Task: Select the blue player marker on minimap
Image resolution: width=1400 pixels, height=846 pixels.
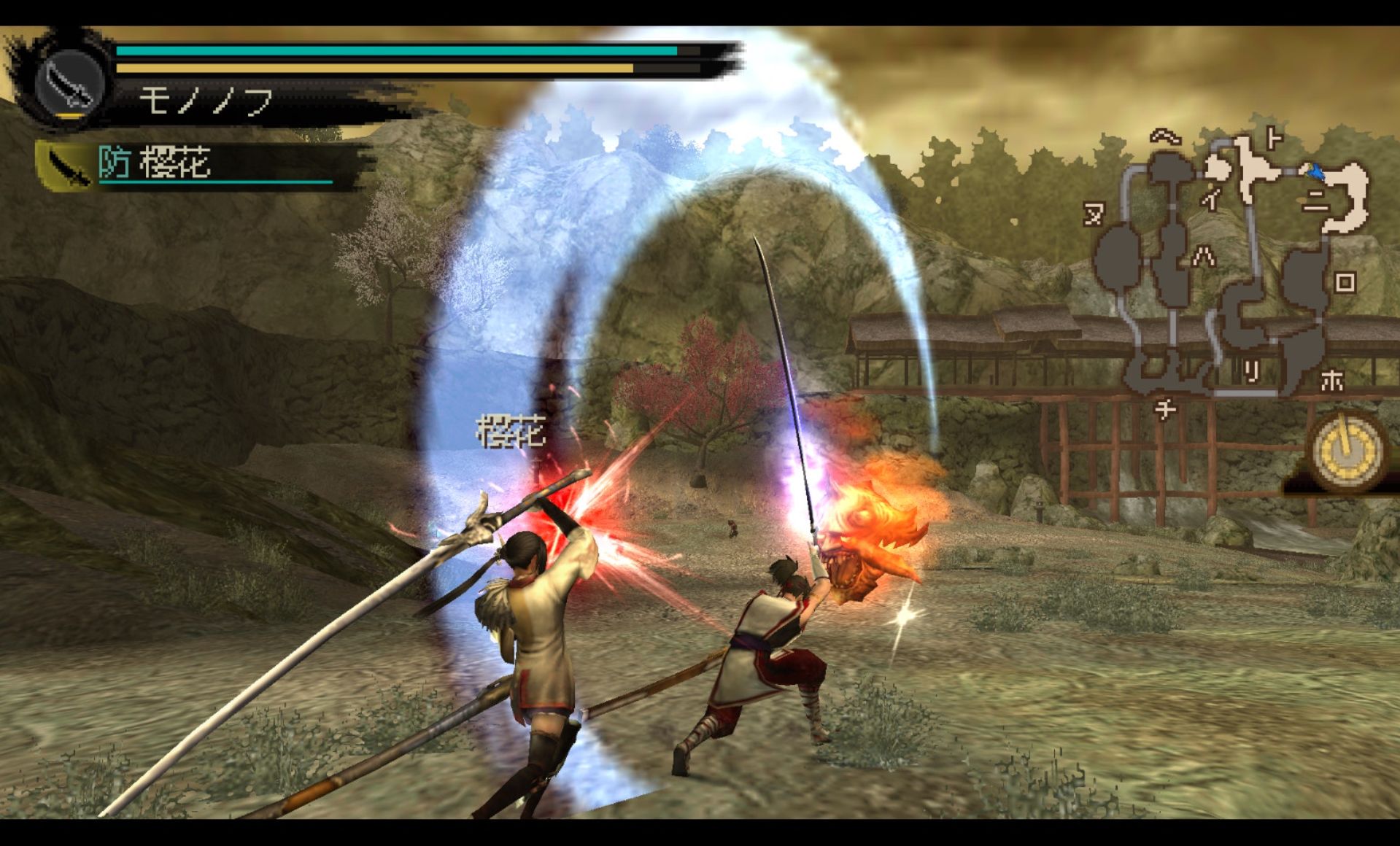Action: click(x=1316, y=173)
